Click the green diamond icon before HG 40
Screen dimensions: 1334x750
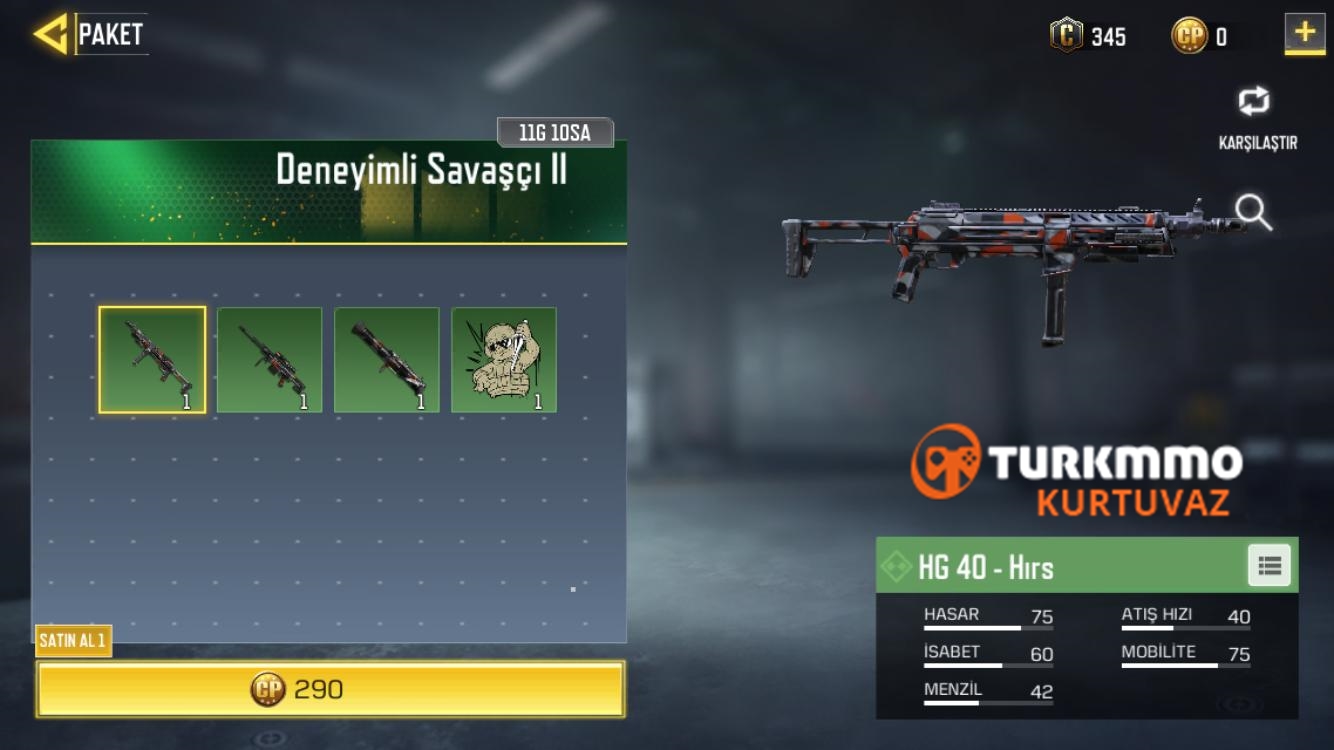pos(898,566)
